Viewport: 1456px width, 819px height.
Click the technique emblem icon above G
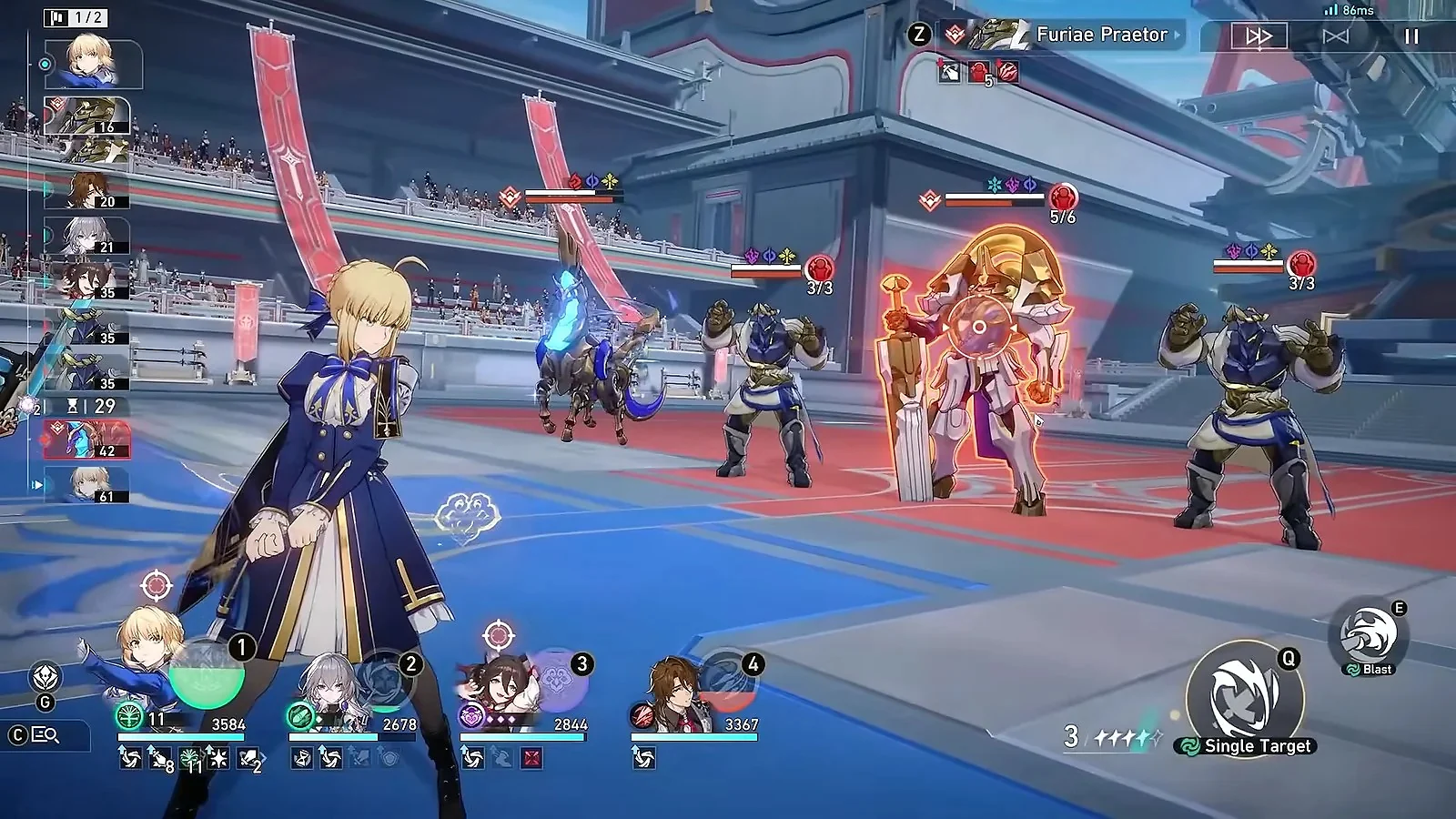tap(45, 677)
